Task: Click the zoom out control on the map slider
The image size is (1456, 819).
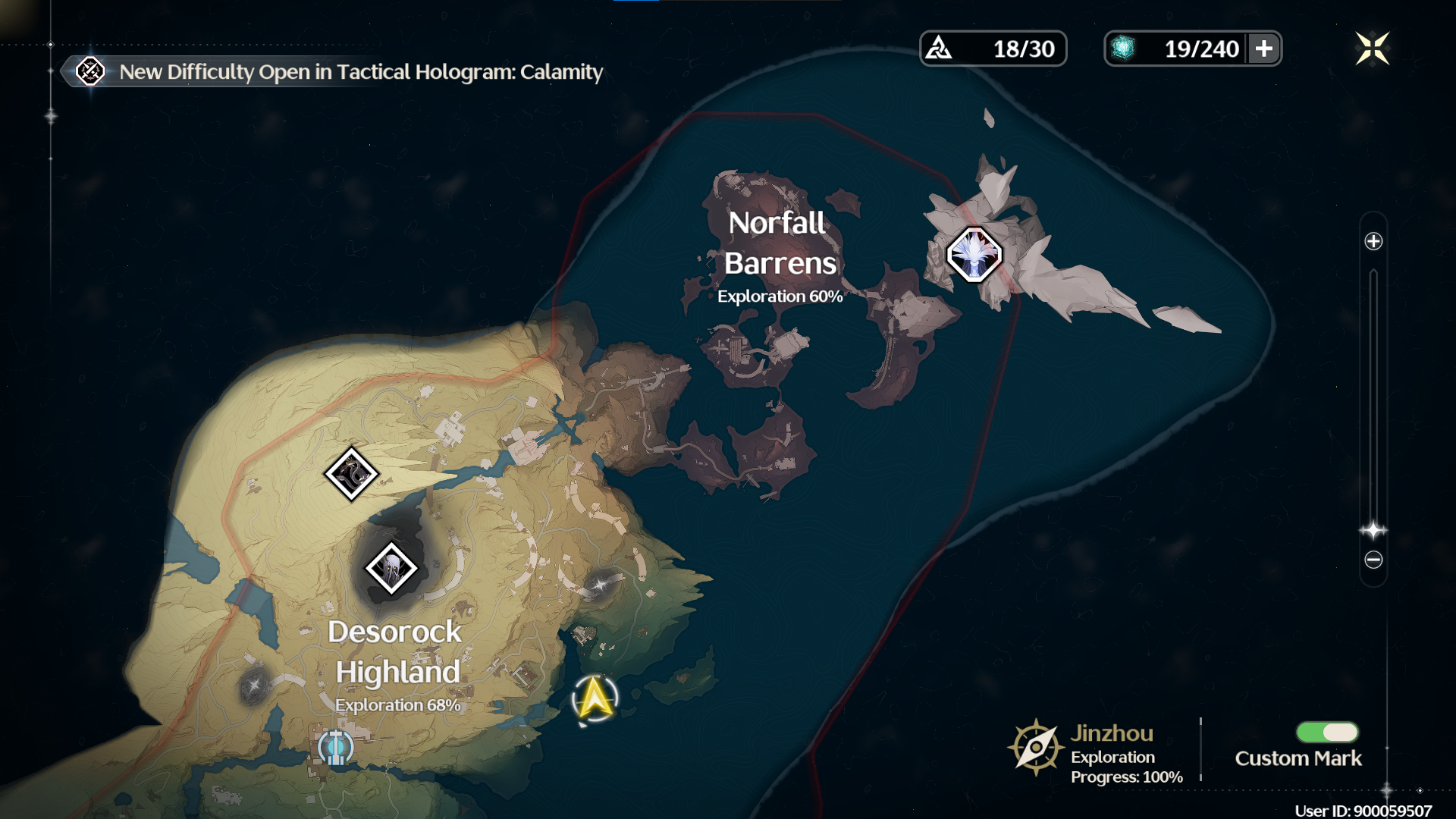Action: coord(1373,559)
